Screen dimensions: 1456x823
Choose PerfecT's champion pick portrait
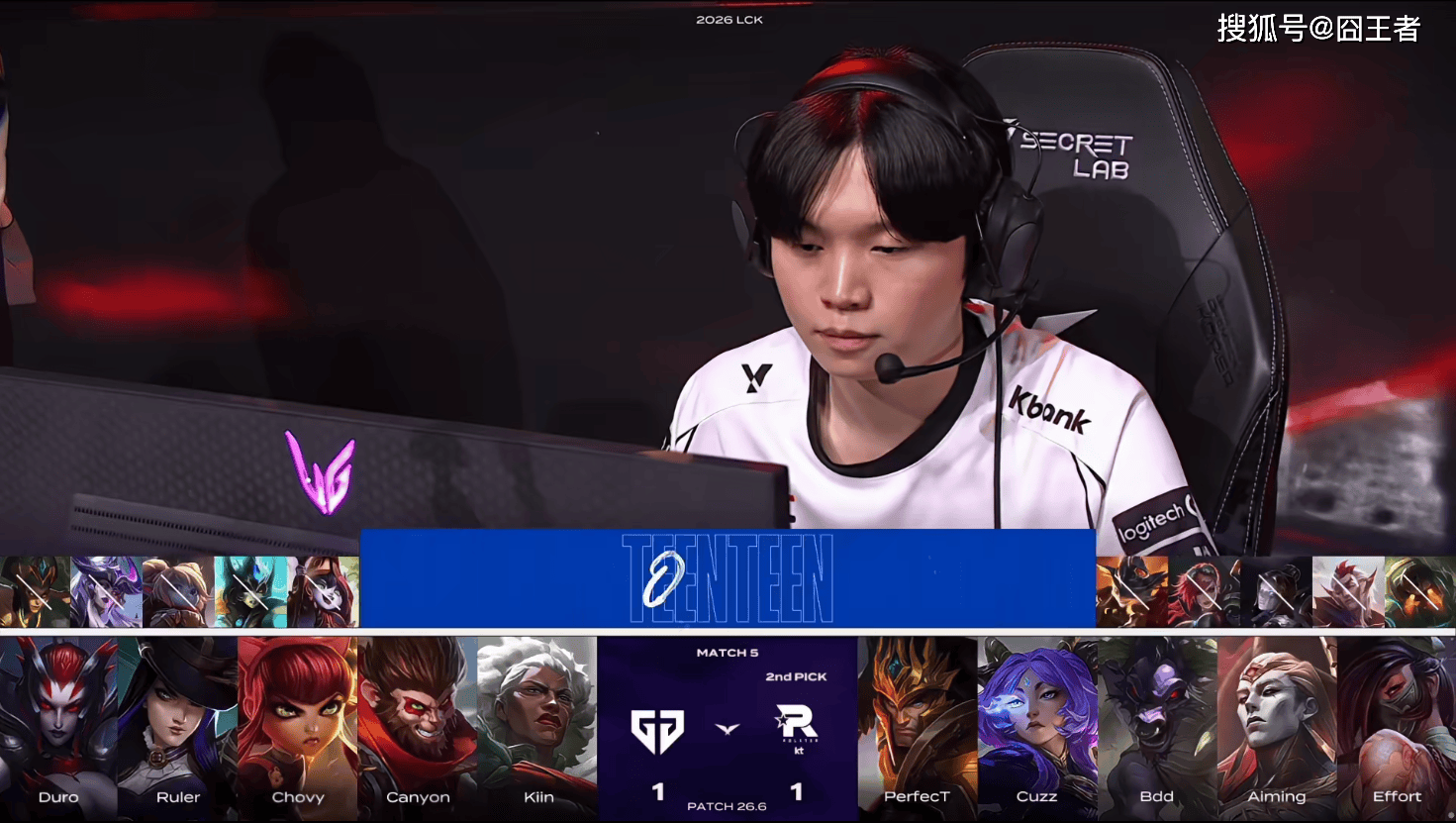click(918, 723)
